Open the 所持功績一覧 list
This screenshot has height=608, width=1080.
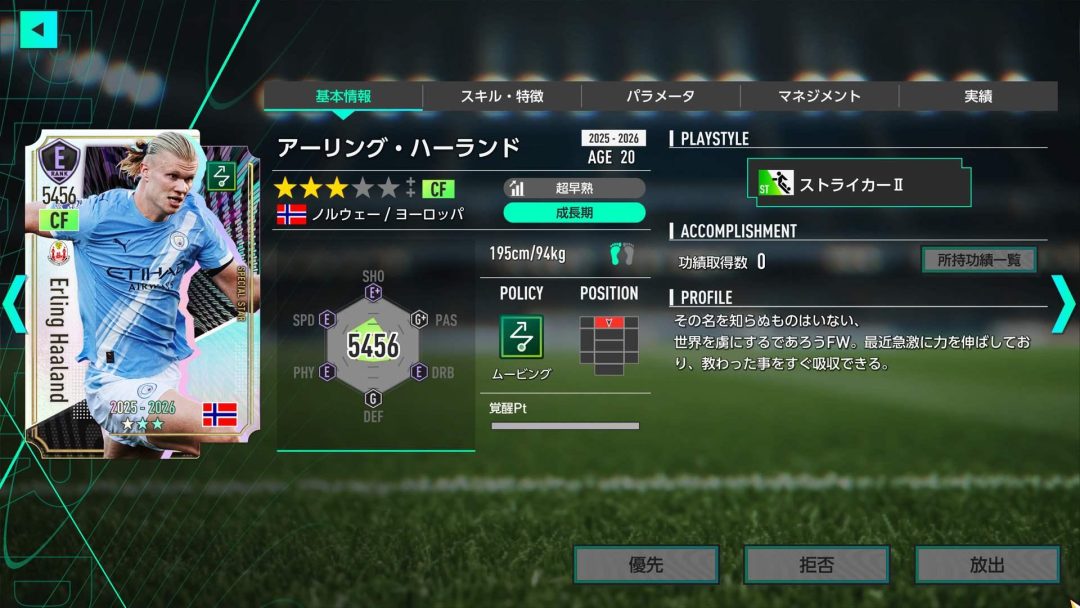979,260
